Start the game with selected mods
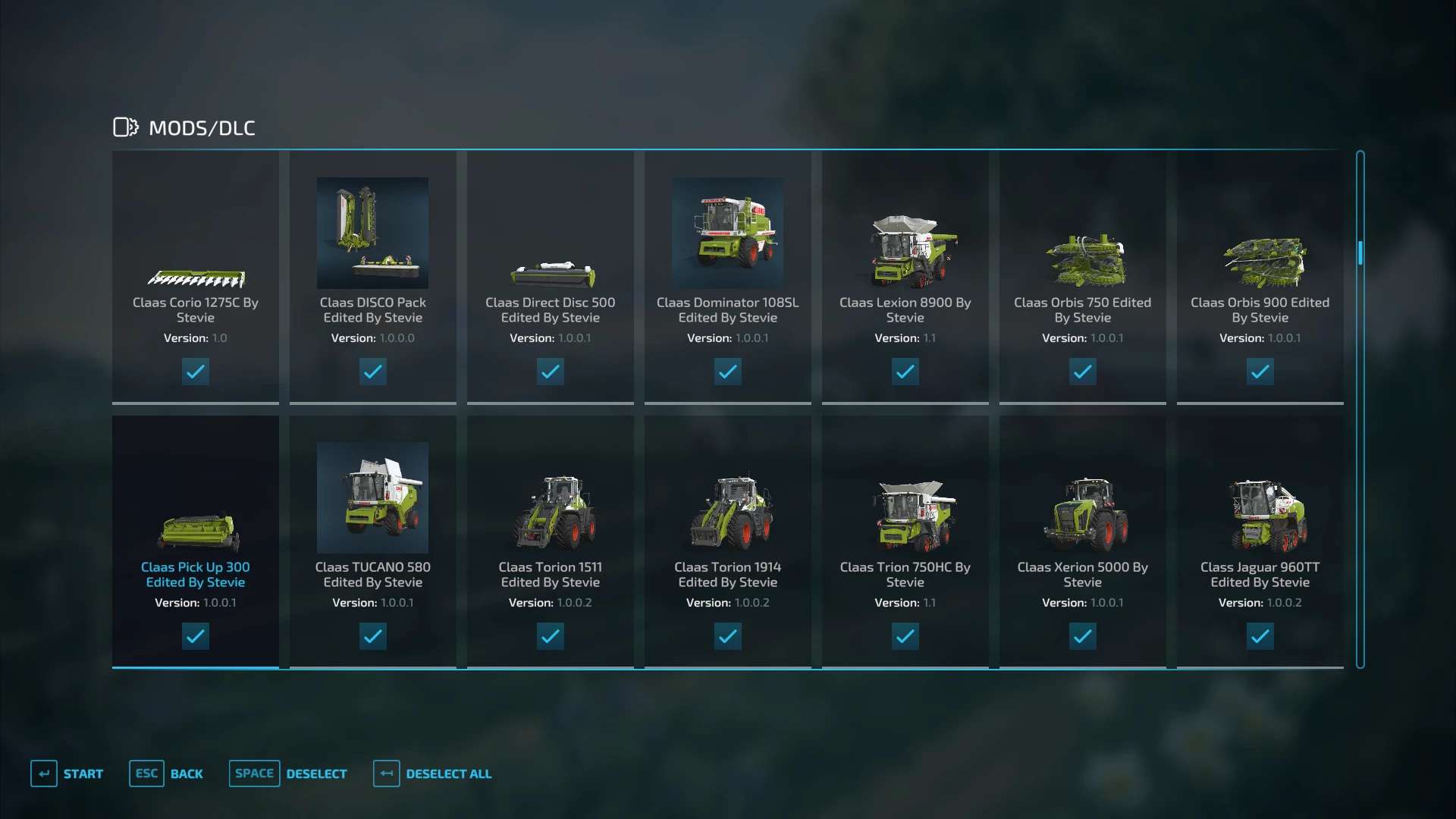The width and height of the screenshot is (1456, 819). point(67,773)
